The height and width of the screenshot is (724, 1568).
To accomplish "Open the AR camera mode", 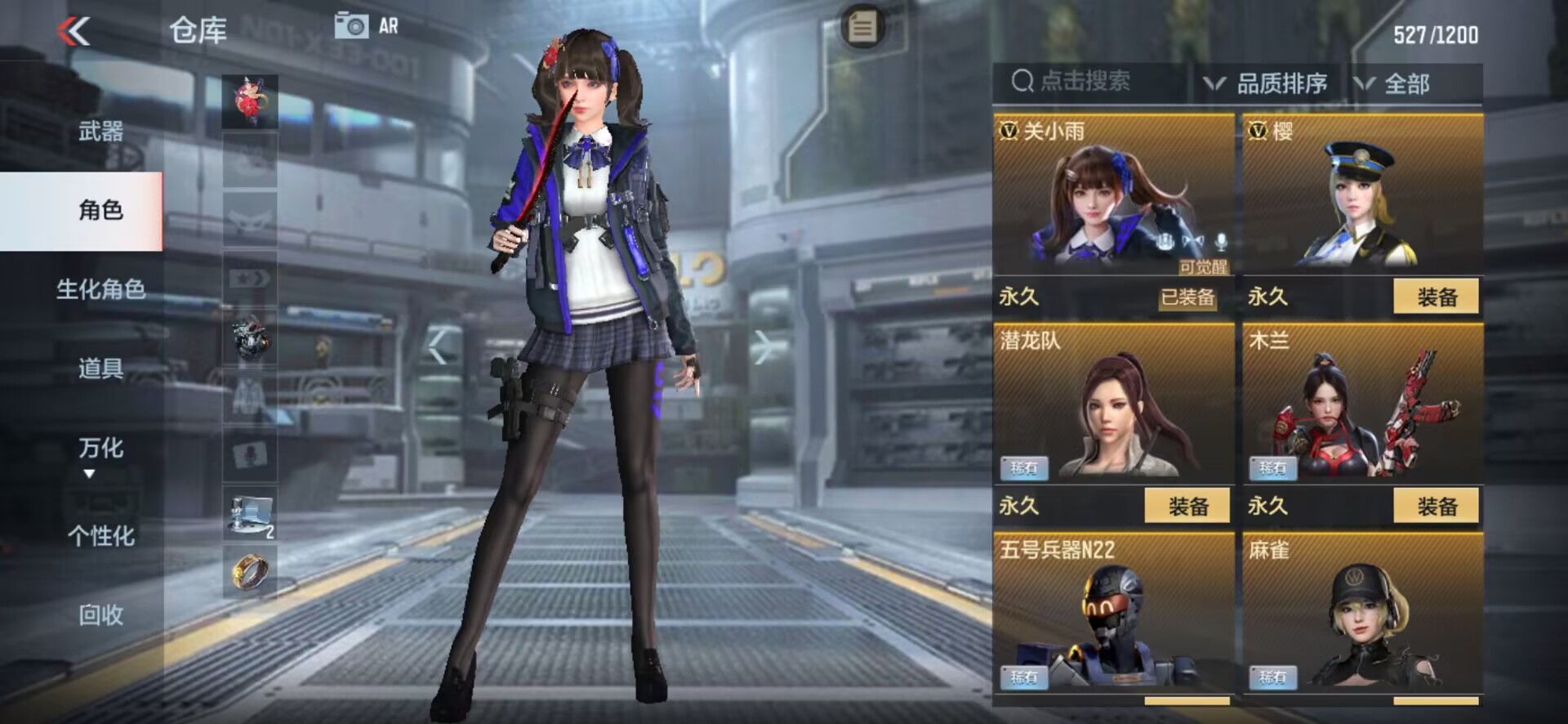I will click(x=367, y=26).
